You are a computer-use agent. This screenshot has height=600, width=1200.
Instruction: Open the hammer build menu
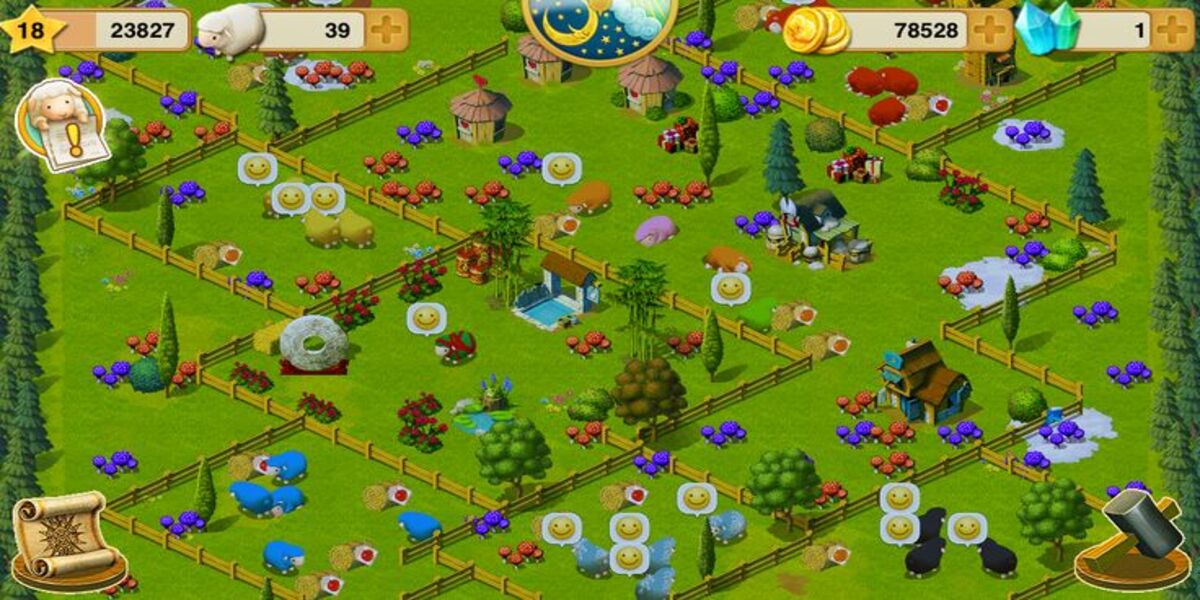pyautogui.click(x=1133, y=540)
